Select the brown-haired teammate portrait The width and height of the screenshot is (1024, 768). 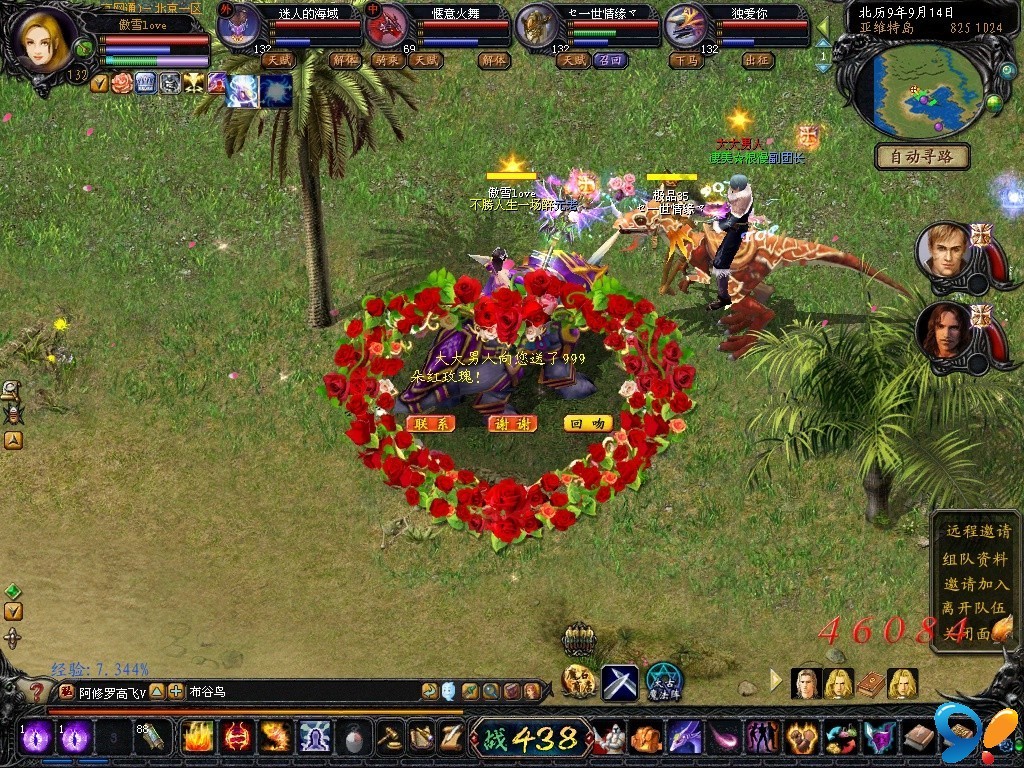tap(943, 331)
